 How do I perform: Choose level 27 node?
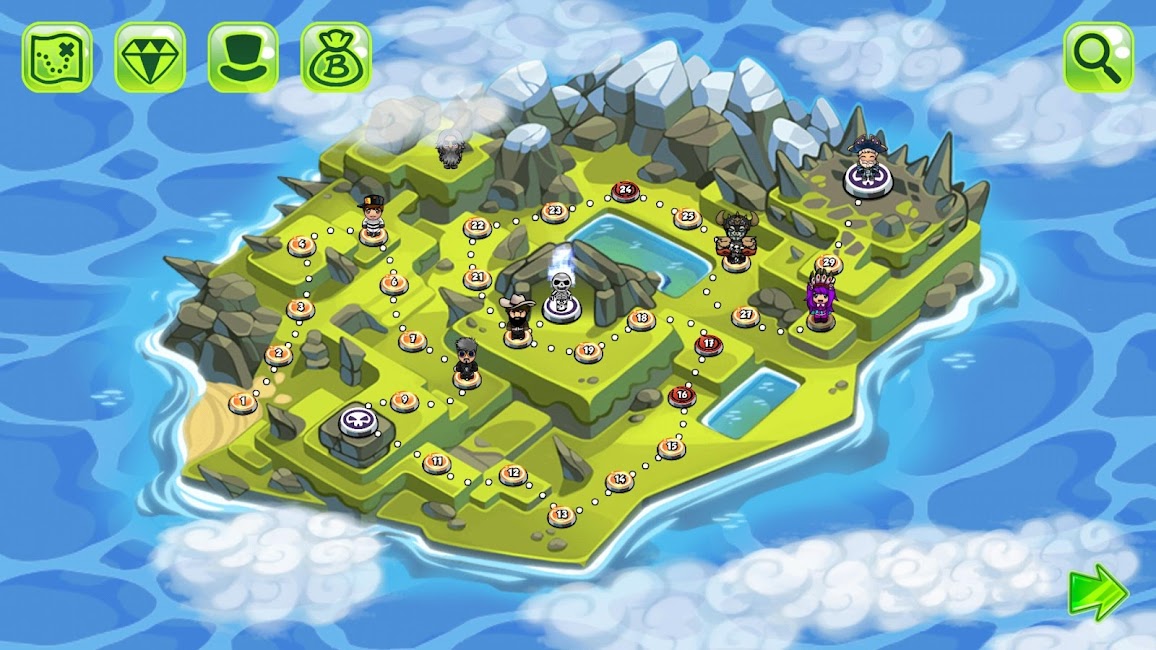click(x=745, y=316)
